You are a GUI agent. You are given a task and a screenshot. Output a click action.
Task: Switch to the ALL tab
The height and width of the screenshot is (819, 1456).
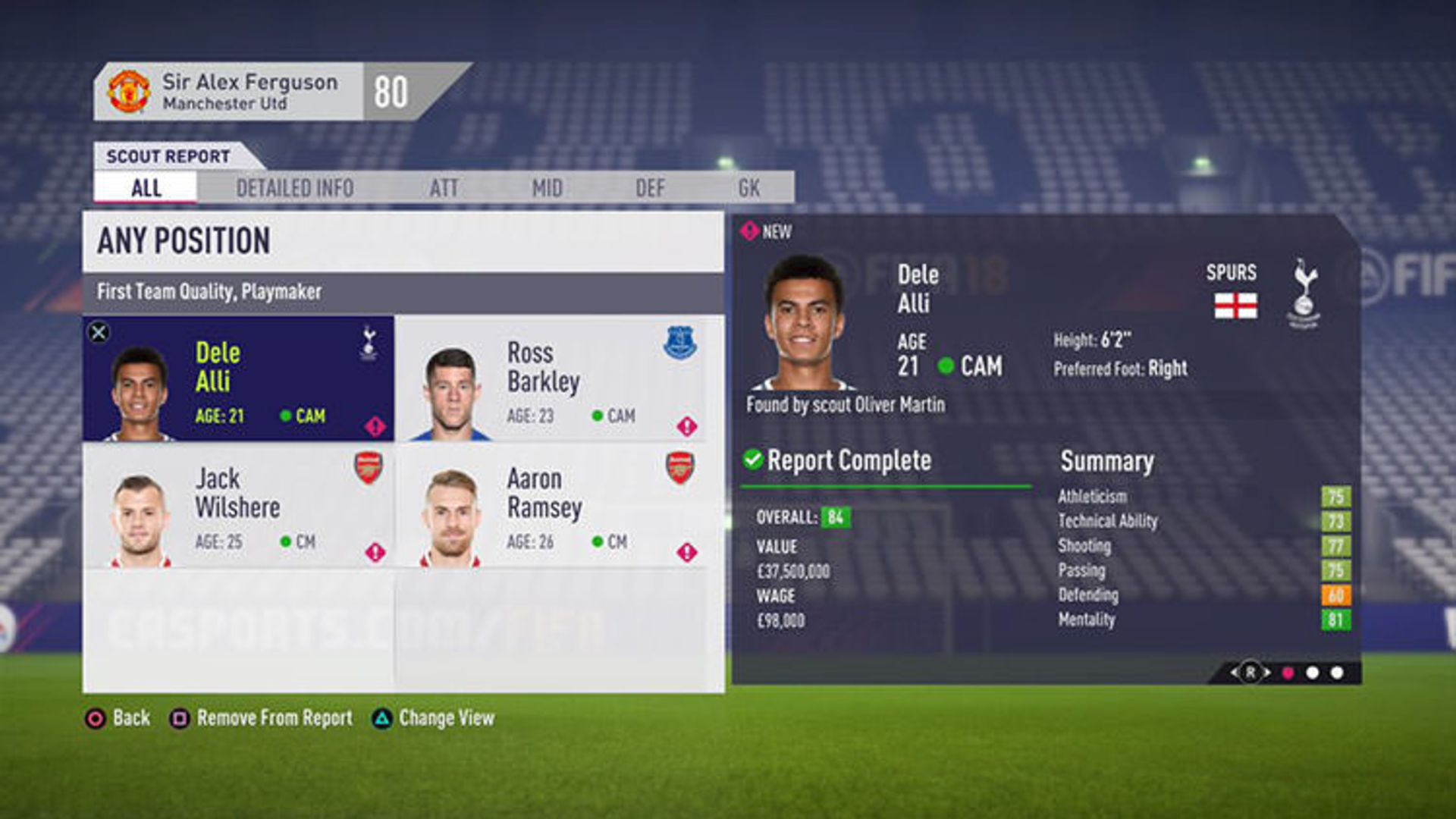pos(146,187)
